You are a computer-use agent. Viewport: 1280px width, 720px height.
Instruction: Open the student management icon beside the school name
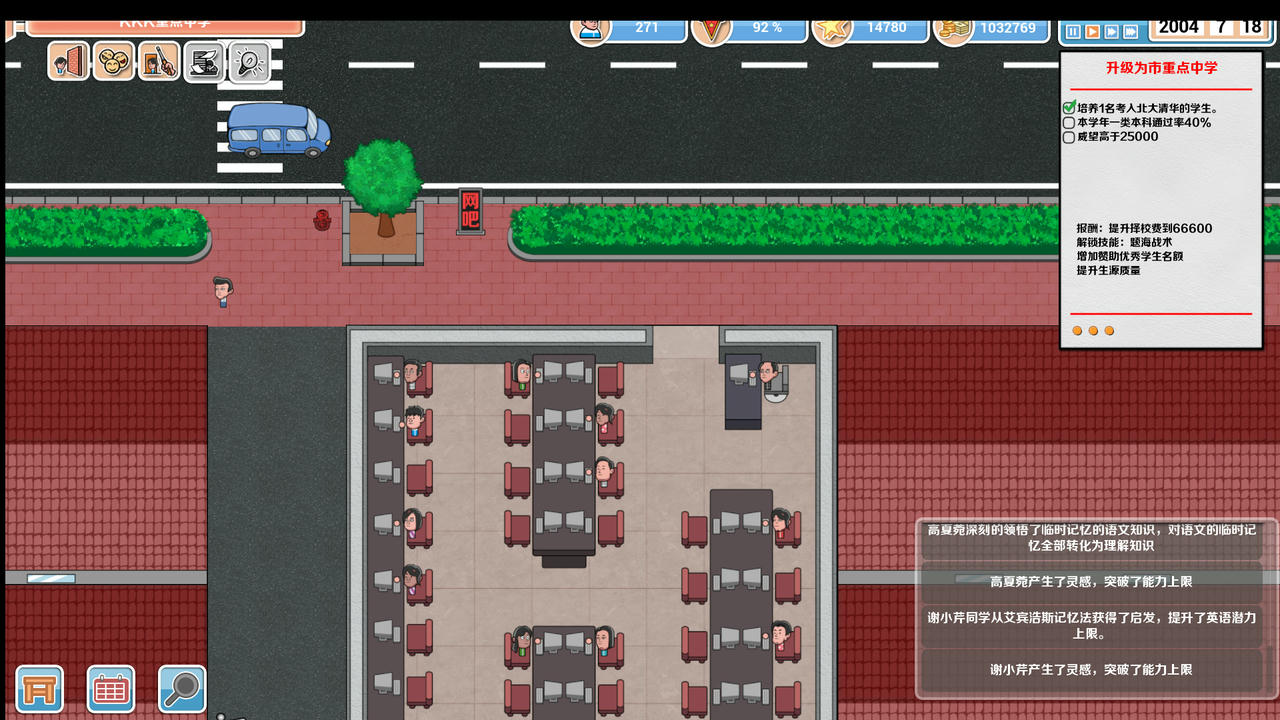pyautogui.click(x=66, y=62)
